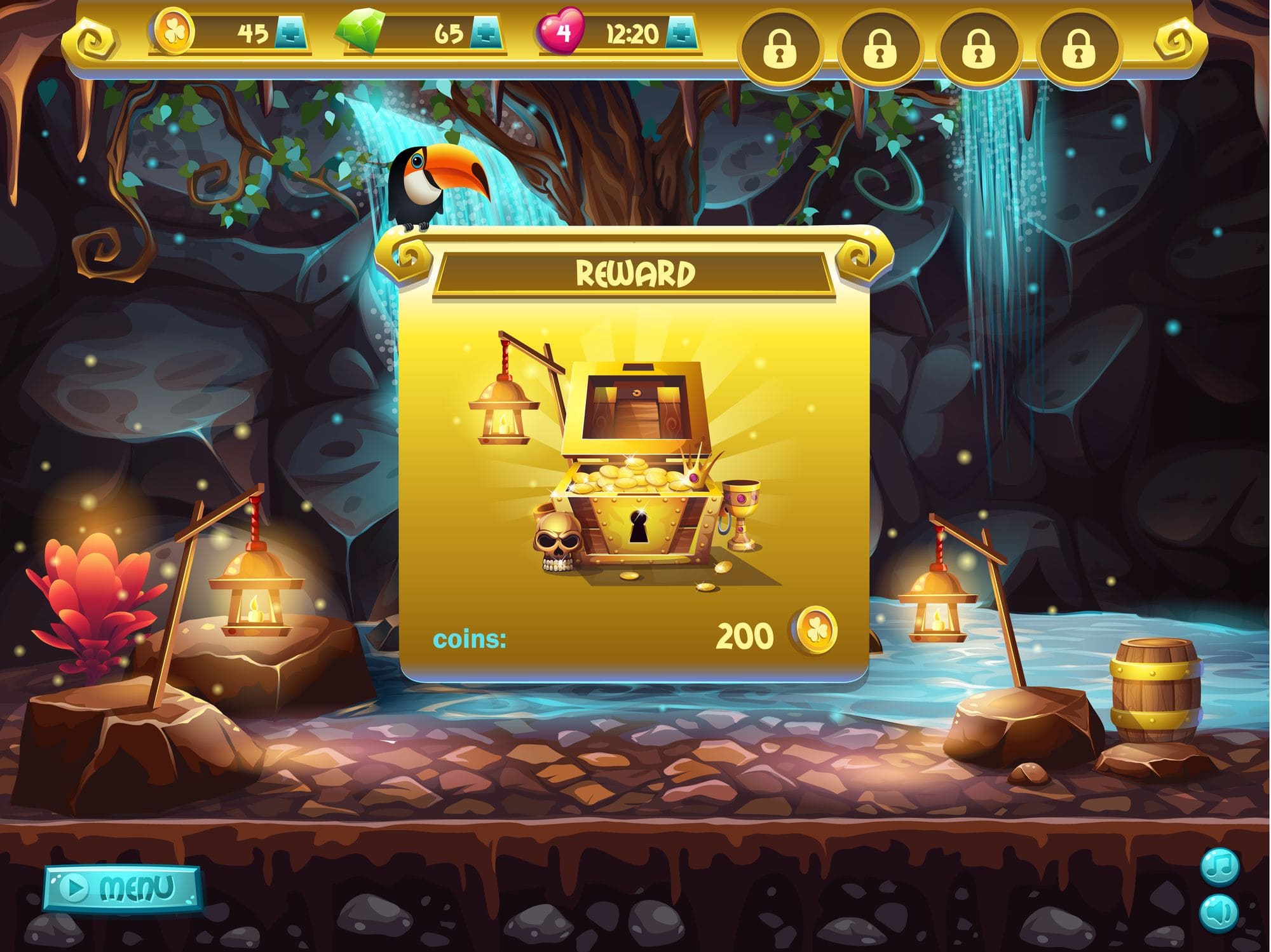Image resolution: width=1271 pixels, height=952 pixels.
Task: Collect the 200 coins reward coin
Action: (x=815, y=632)
